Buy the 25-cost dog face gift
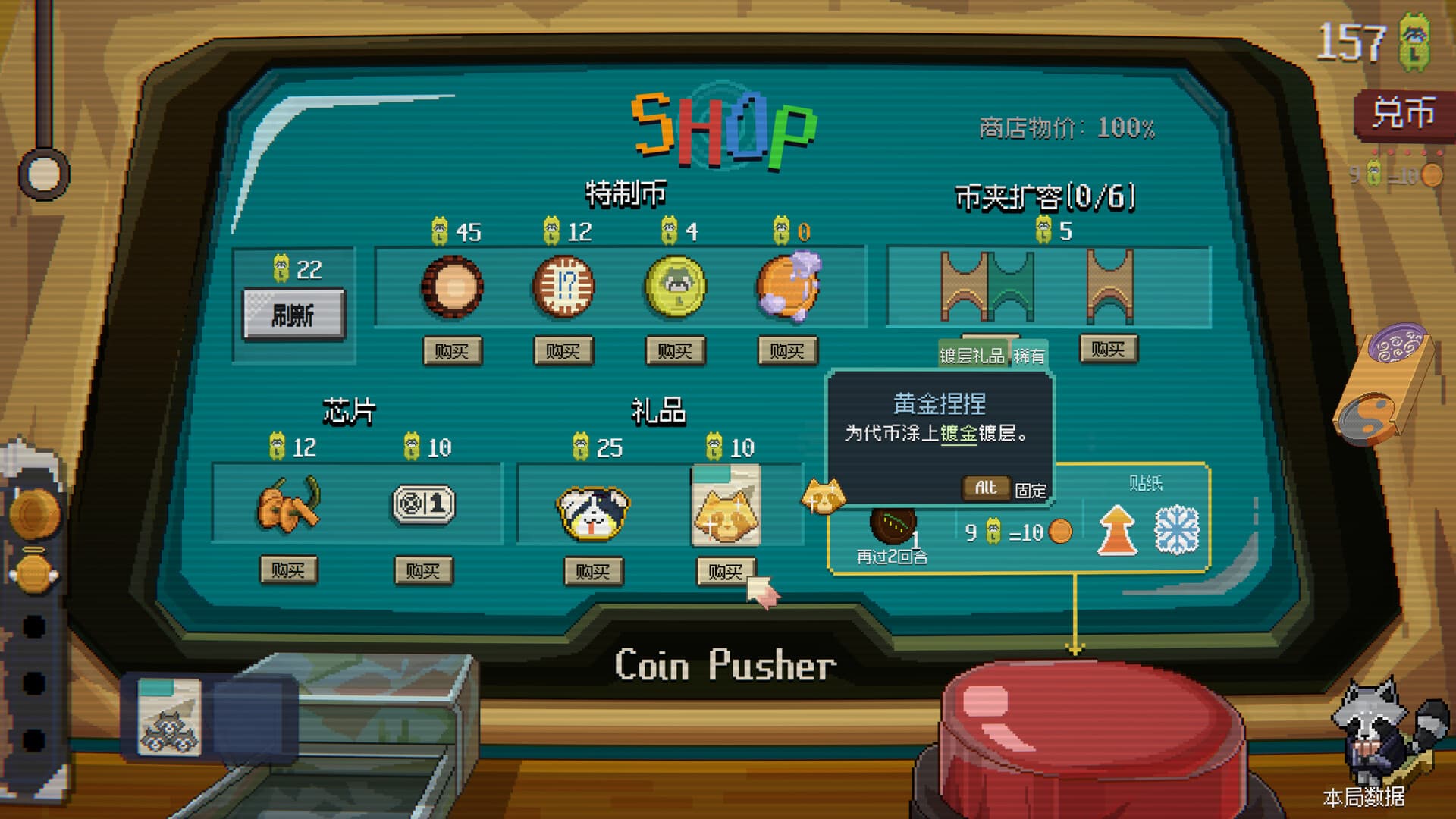Viewport: 1456px width, 819px height. (593, 570)
